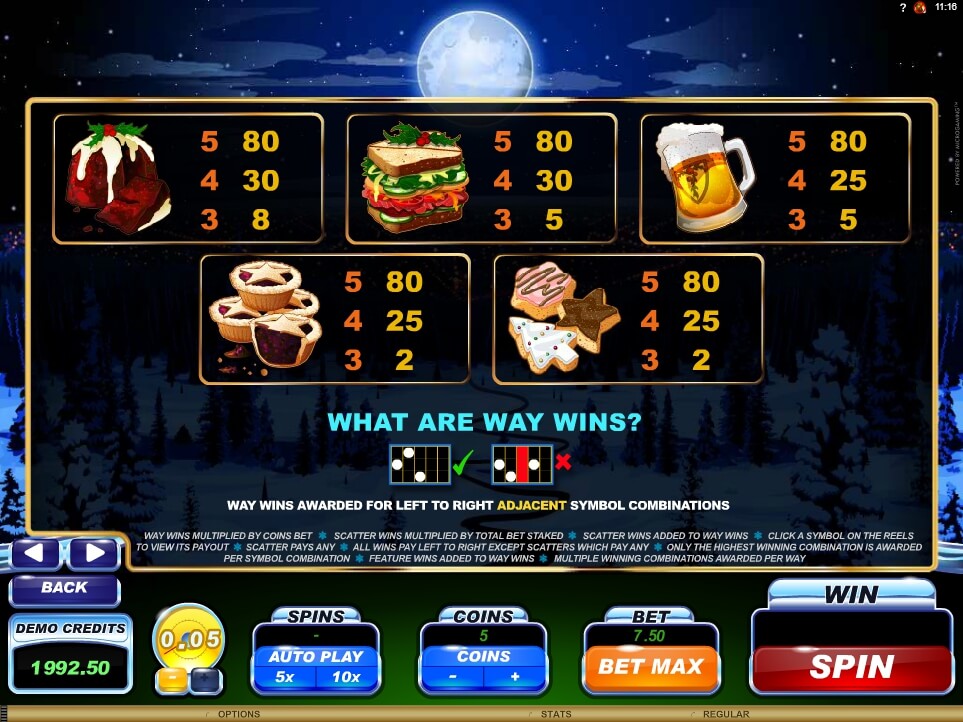Start 10x auto play spins
The width and height of the screenshot is (963, 722).
(346, 677)
